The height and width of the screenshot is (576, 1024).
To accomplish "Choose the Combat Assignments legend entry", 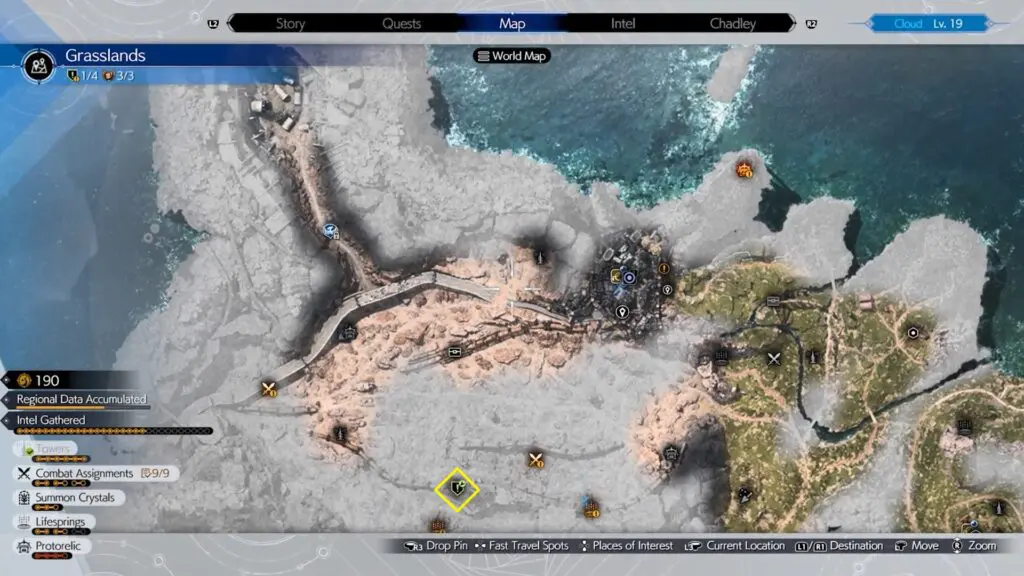I will (x=84, y=473).
